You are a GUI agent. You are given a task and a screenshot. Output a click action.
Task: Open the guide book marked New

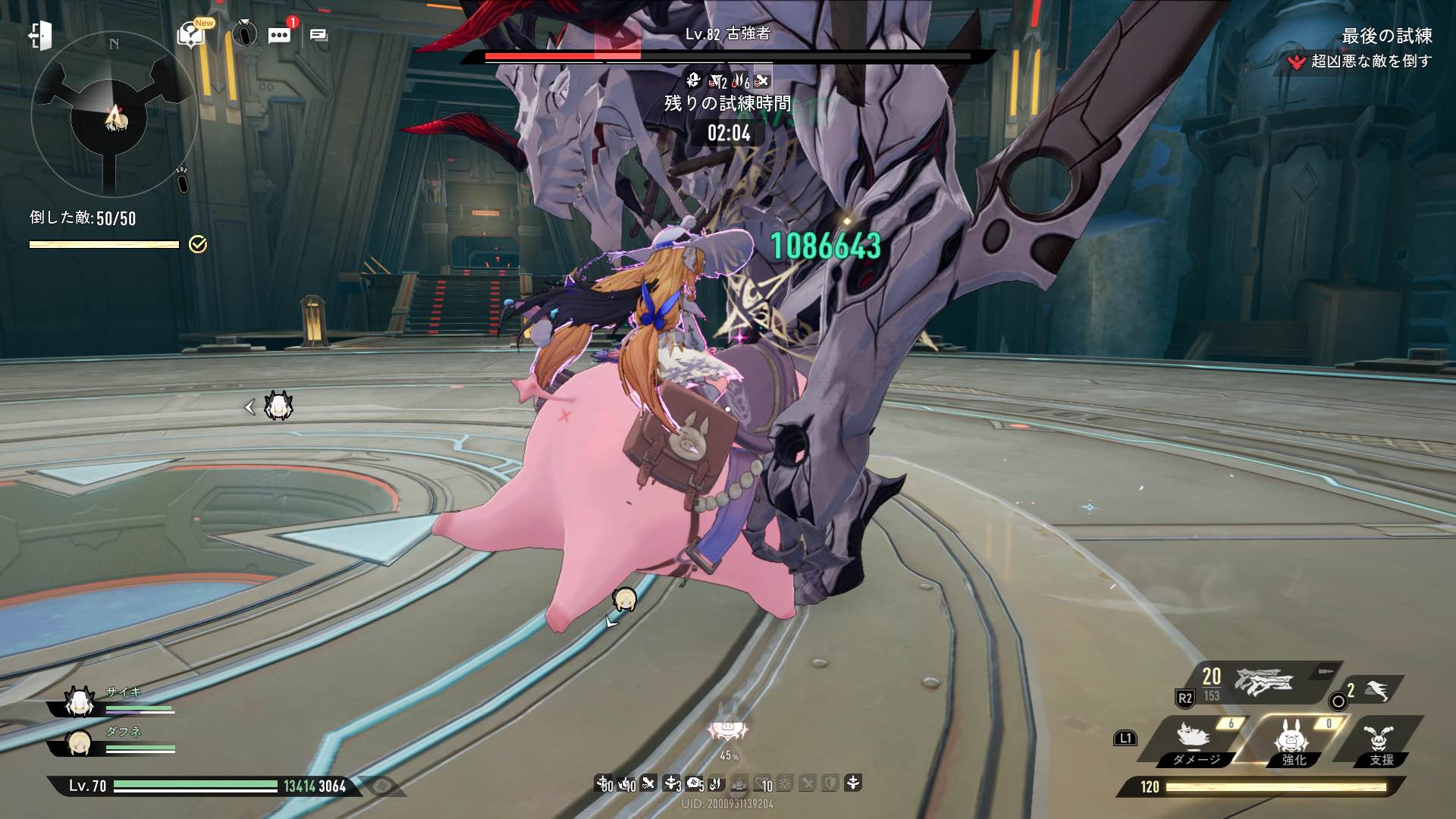[x=191, y=34]
